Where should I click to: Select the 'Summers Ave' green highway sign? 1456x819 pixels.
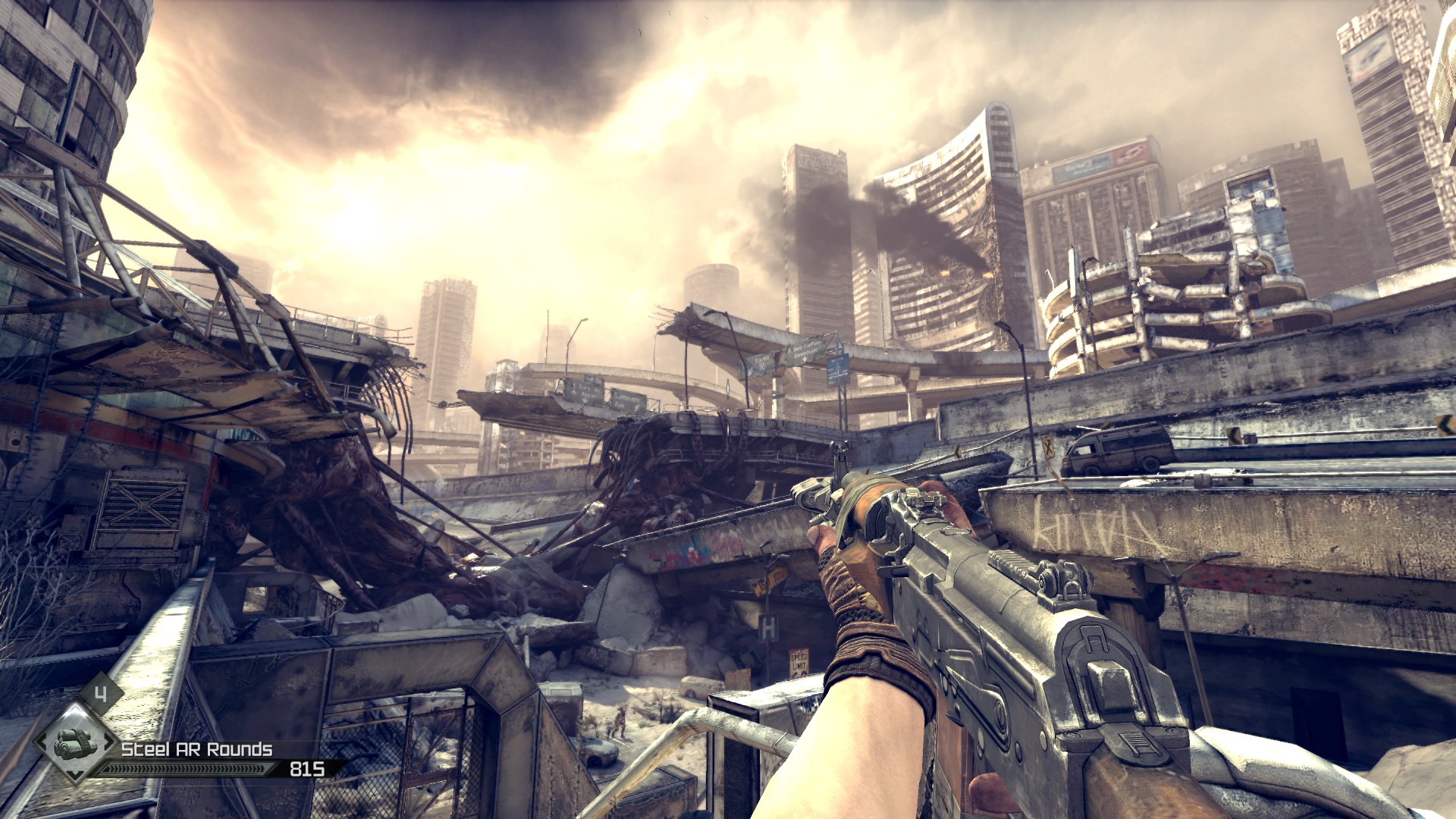point(626,400)
